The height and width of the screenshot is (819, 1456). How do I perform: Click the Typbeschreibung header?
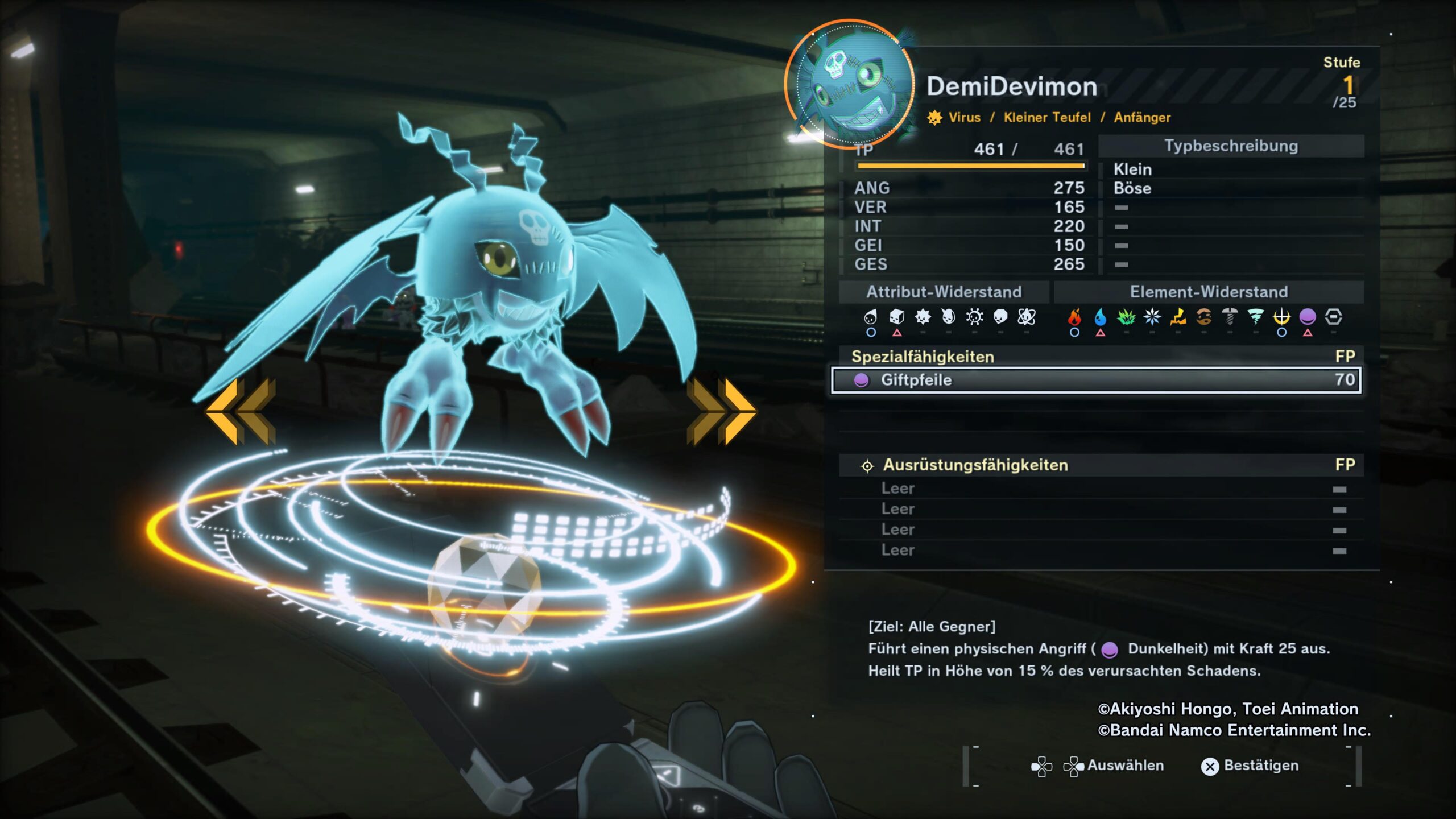(x=1231, y=146)
